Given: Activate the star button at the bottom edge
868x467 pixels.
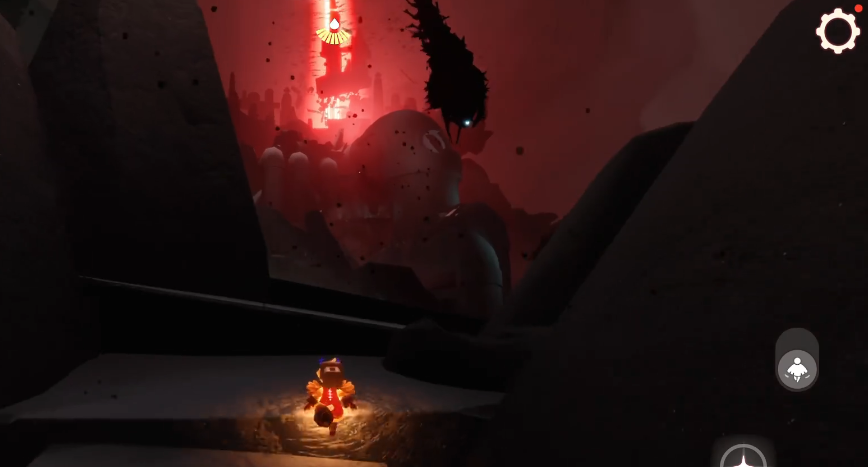Looking at the screenshot, I should pyautogui.click(x=743, y=458).
